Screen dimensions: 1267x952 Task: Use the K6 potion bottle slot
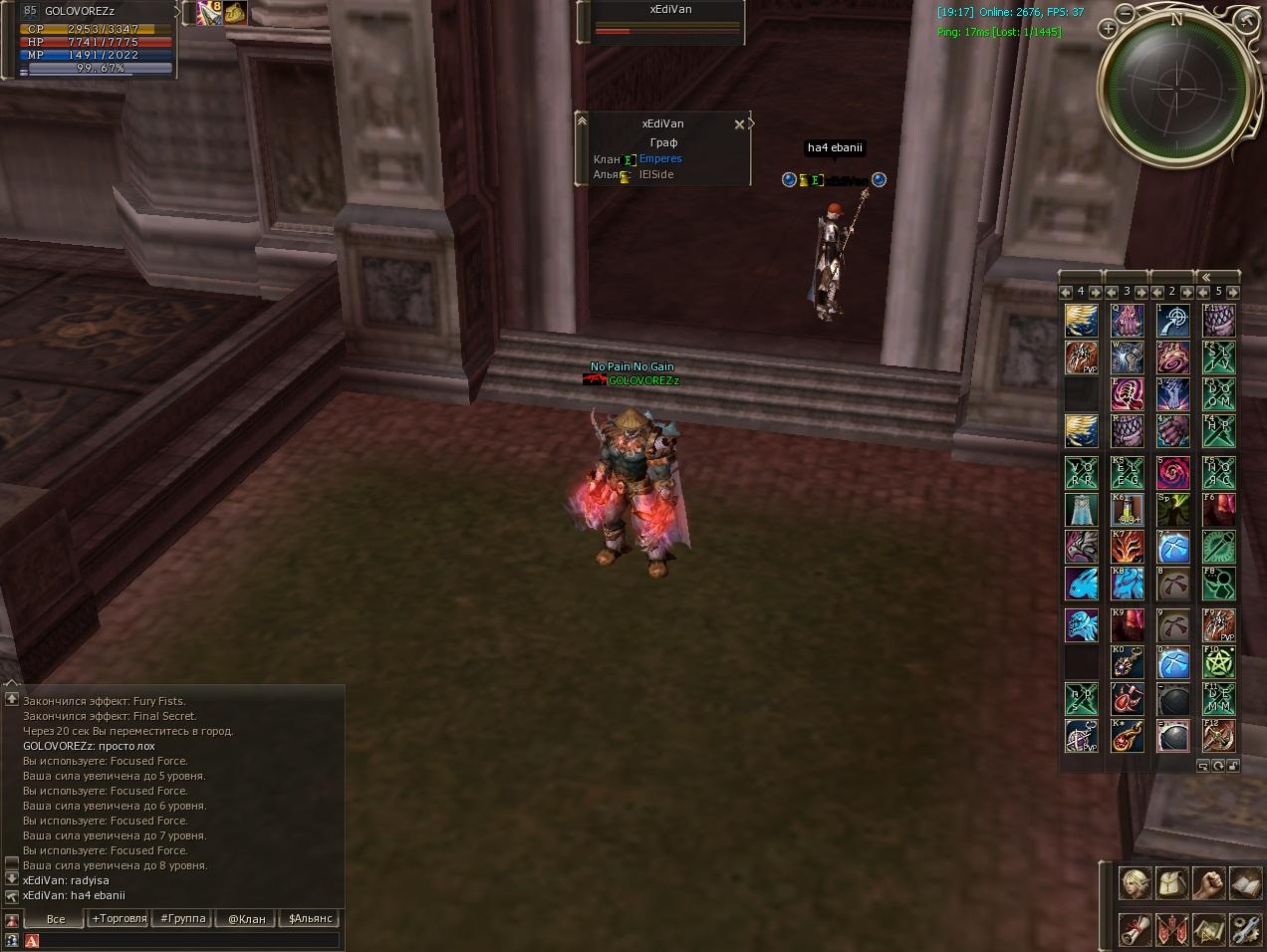1128,509
